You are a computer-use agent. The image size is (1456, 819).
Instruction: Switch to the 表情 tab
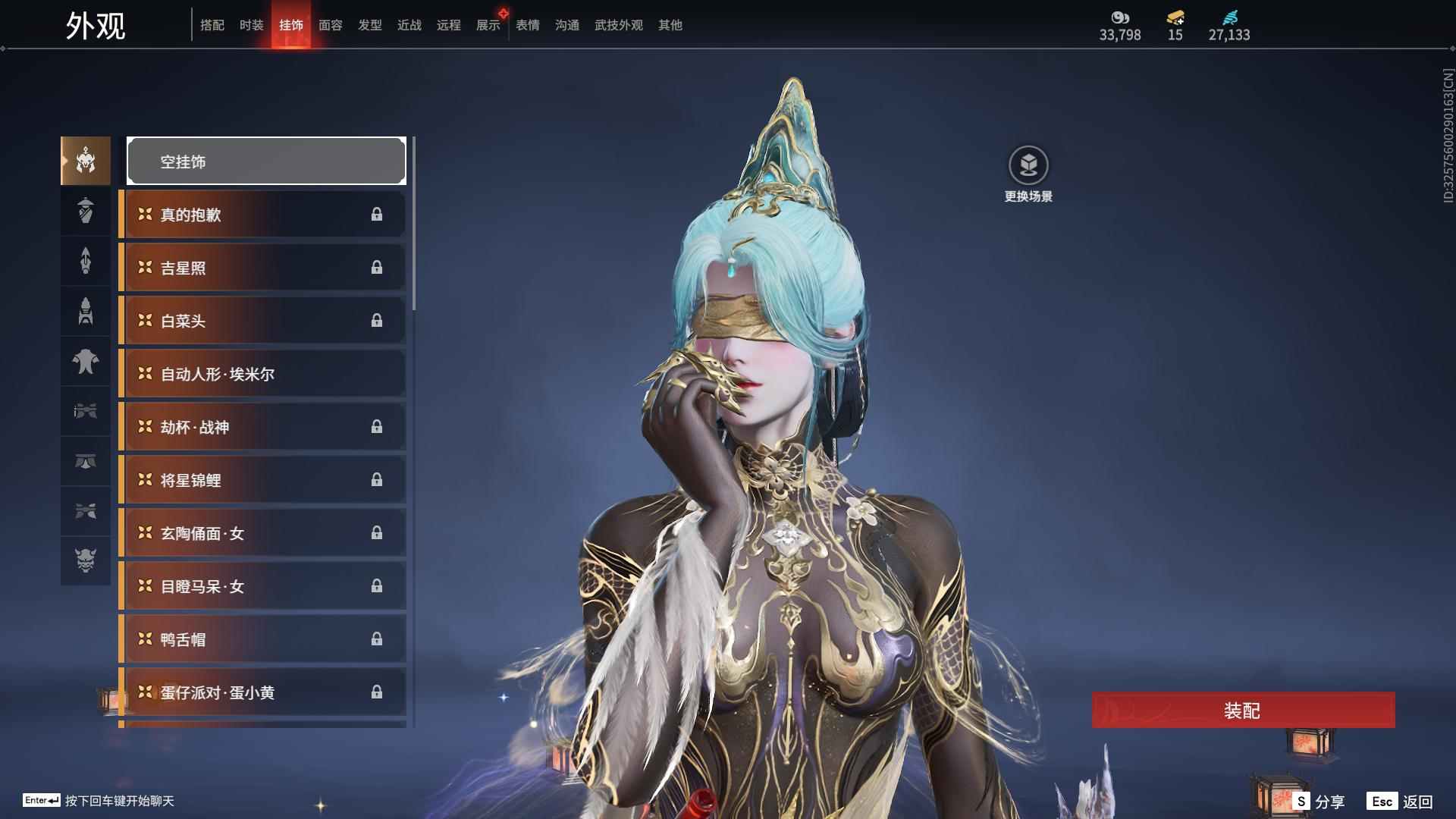point(527,25)
